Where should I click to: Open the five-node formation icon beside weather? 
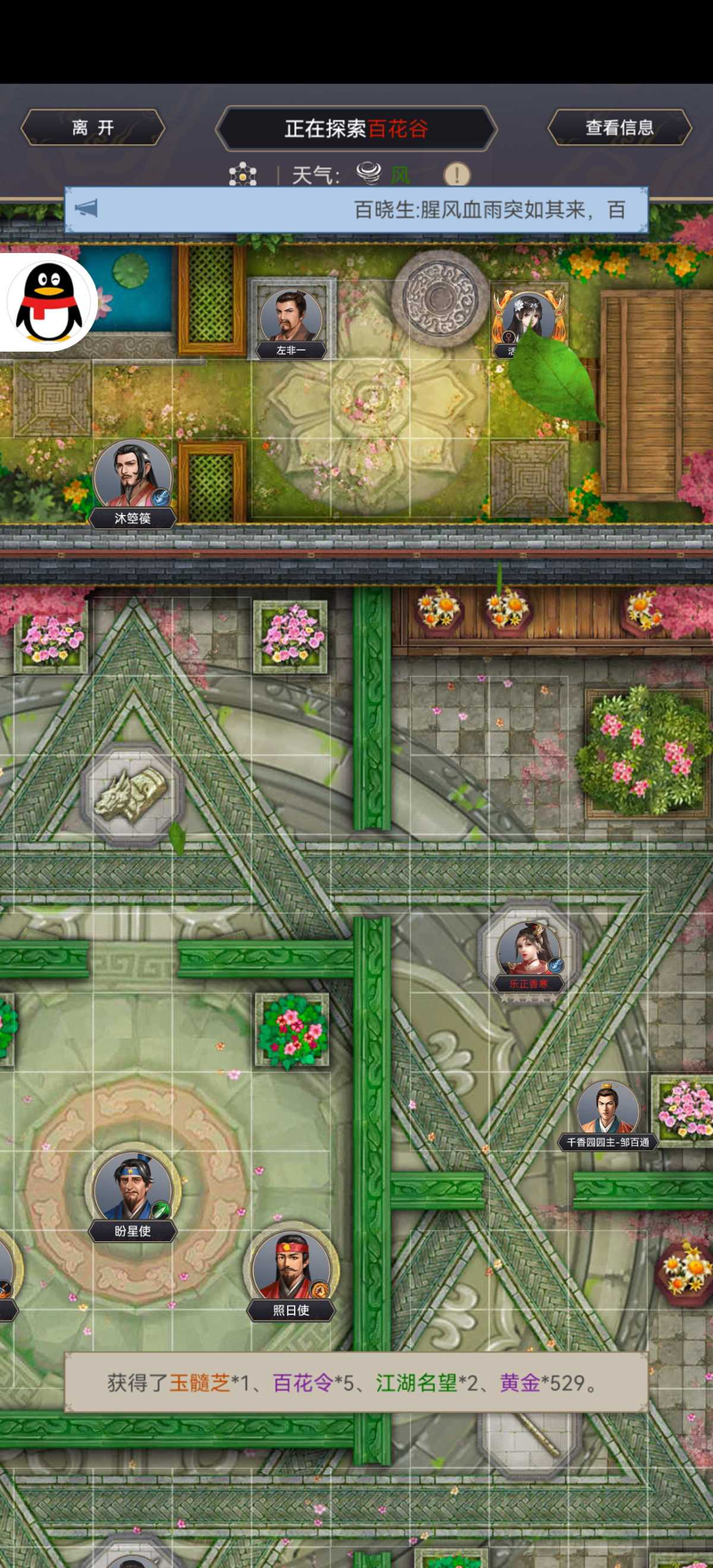click(x=242, y=174)
